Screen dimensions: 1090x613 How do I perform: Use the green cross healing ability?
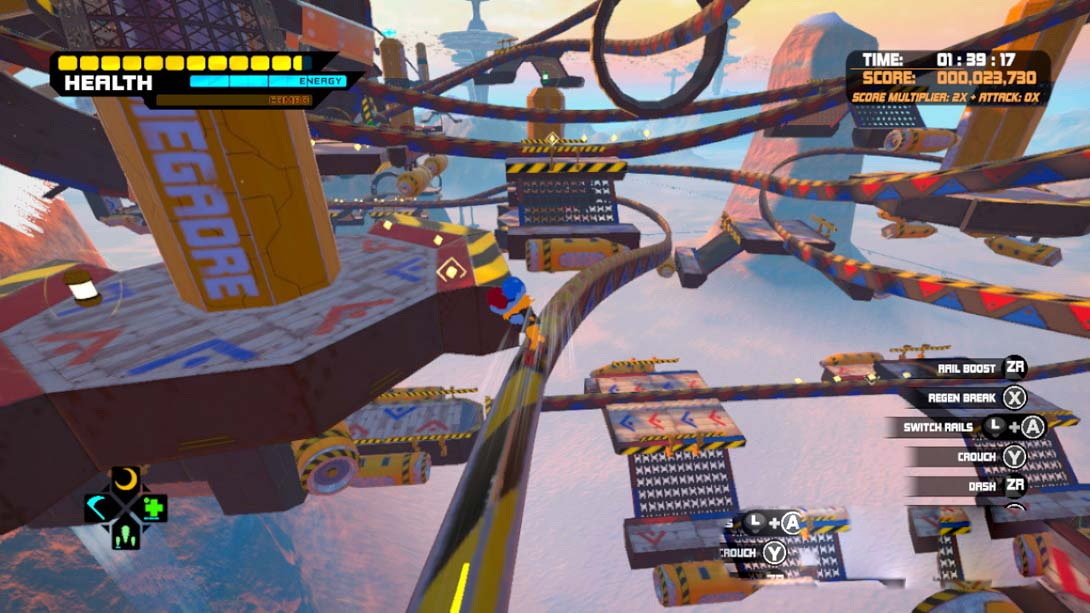click(x=152, y=508)
